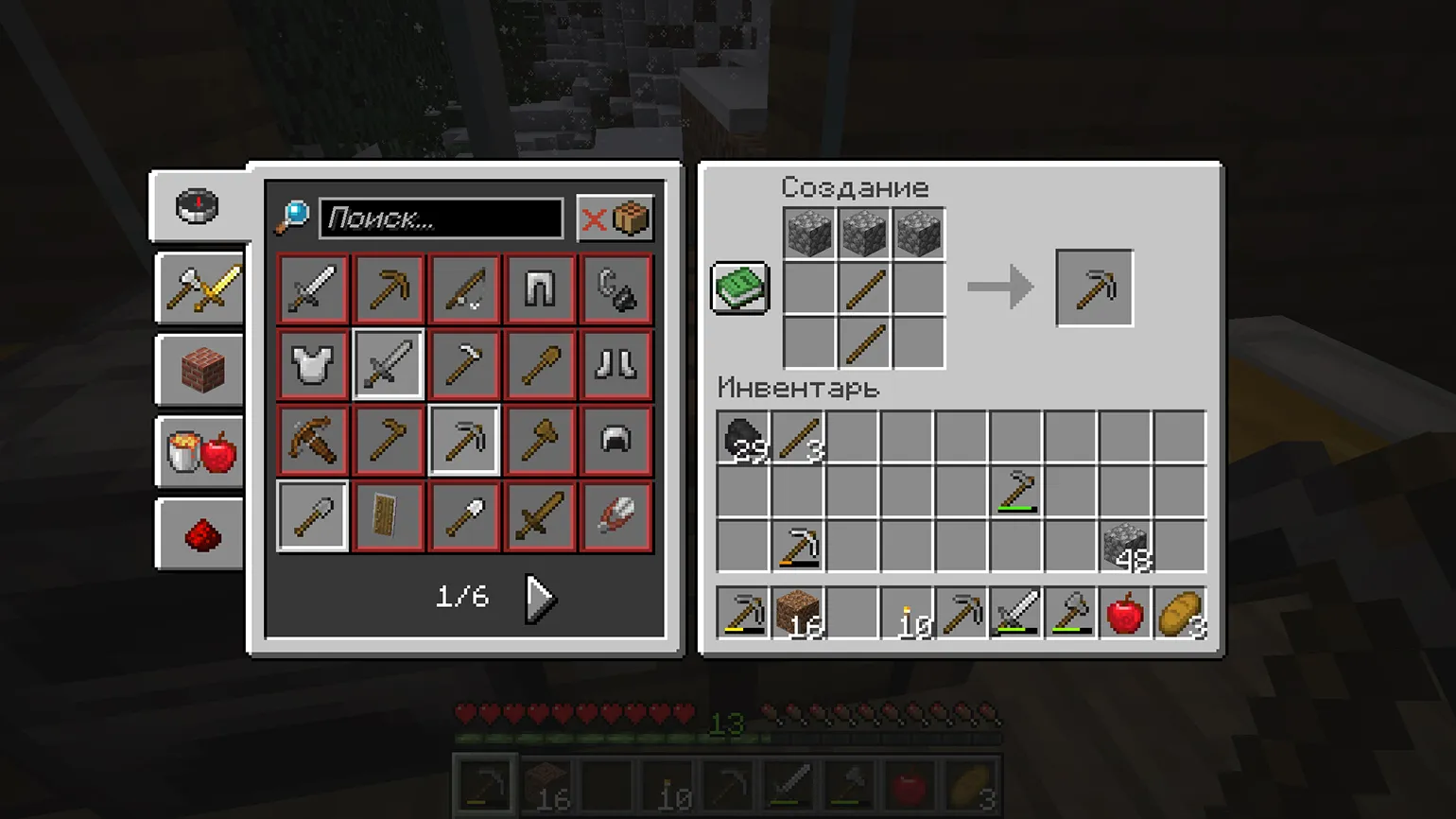Image resolution: width=1456 pixels, height=819 pixels.
Task: Pick the fishing rod recipe
Action: pos(463,288)
